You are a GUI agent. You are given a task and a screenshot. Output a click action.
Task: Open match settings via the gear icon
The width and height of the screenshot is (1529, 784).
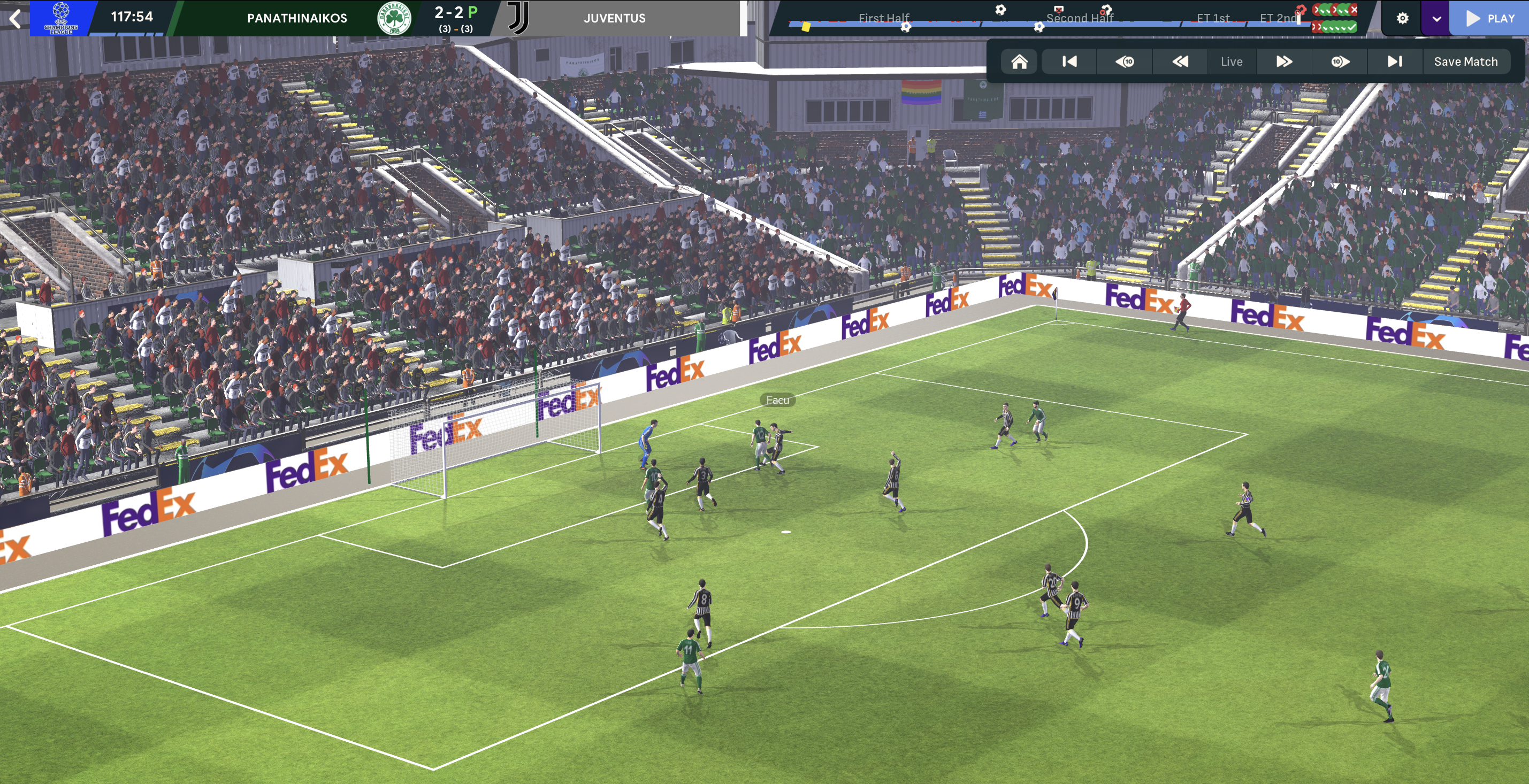pyautogui.click(x=1402, y=18)
